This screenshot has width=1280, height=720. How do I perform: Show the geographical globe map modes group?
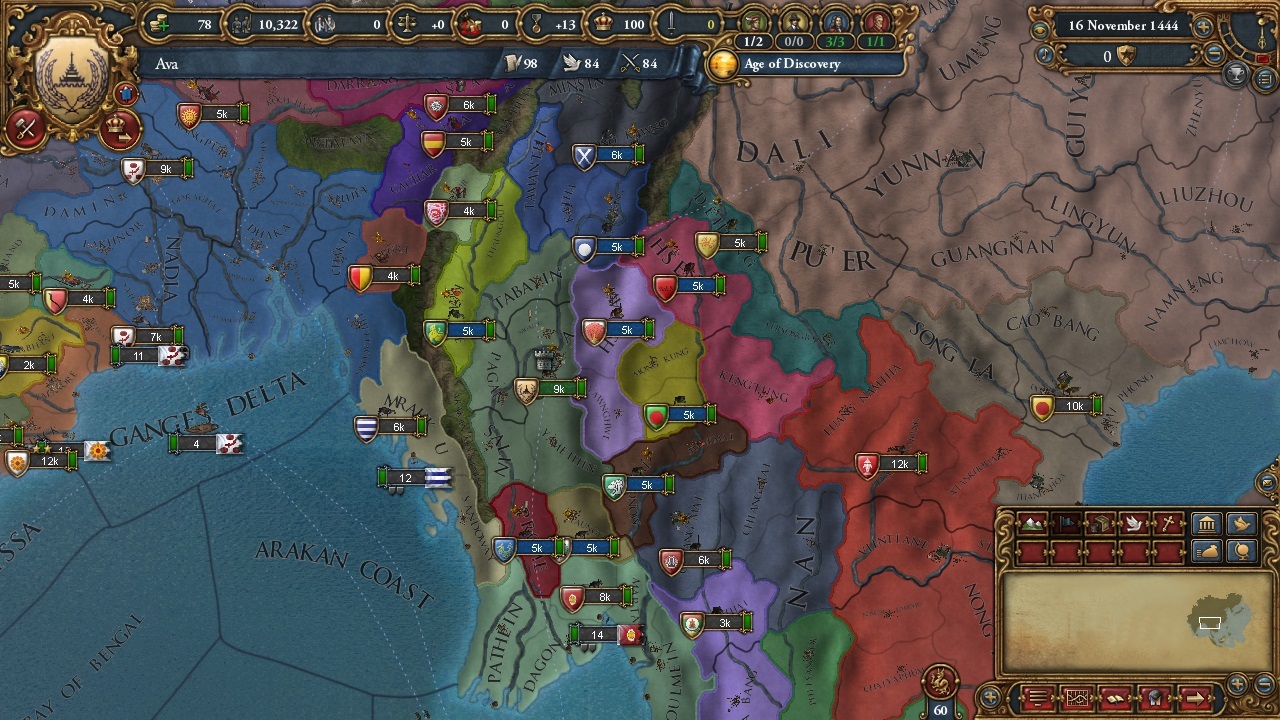1241,551
